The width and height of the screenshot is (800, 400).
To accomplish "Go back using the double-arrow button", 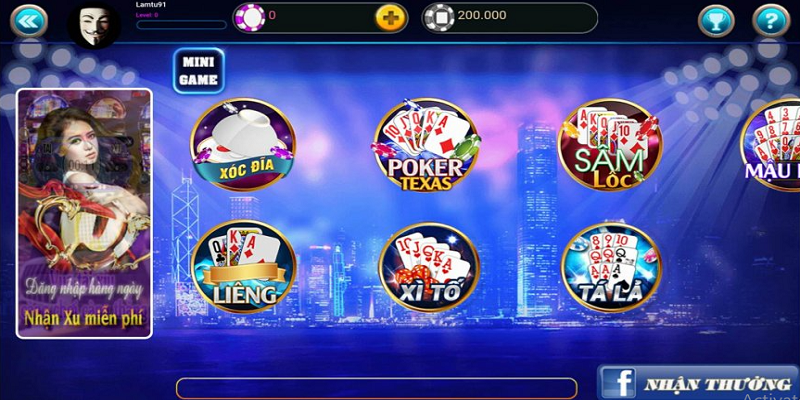I will 28,18.
